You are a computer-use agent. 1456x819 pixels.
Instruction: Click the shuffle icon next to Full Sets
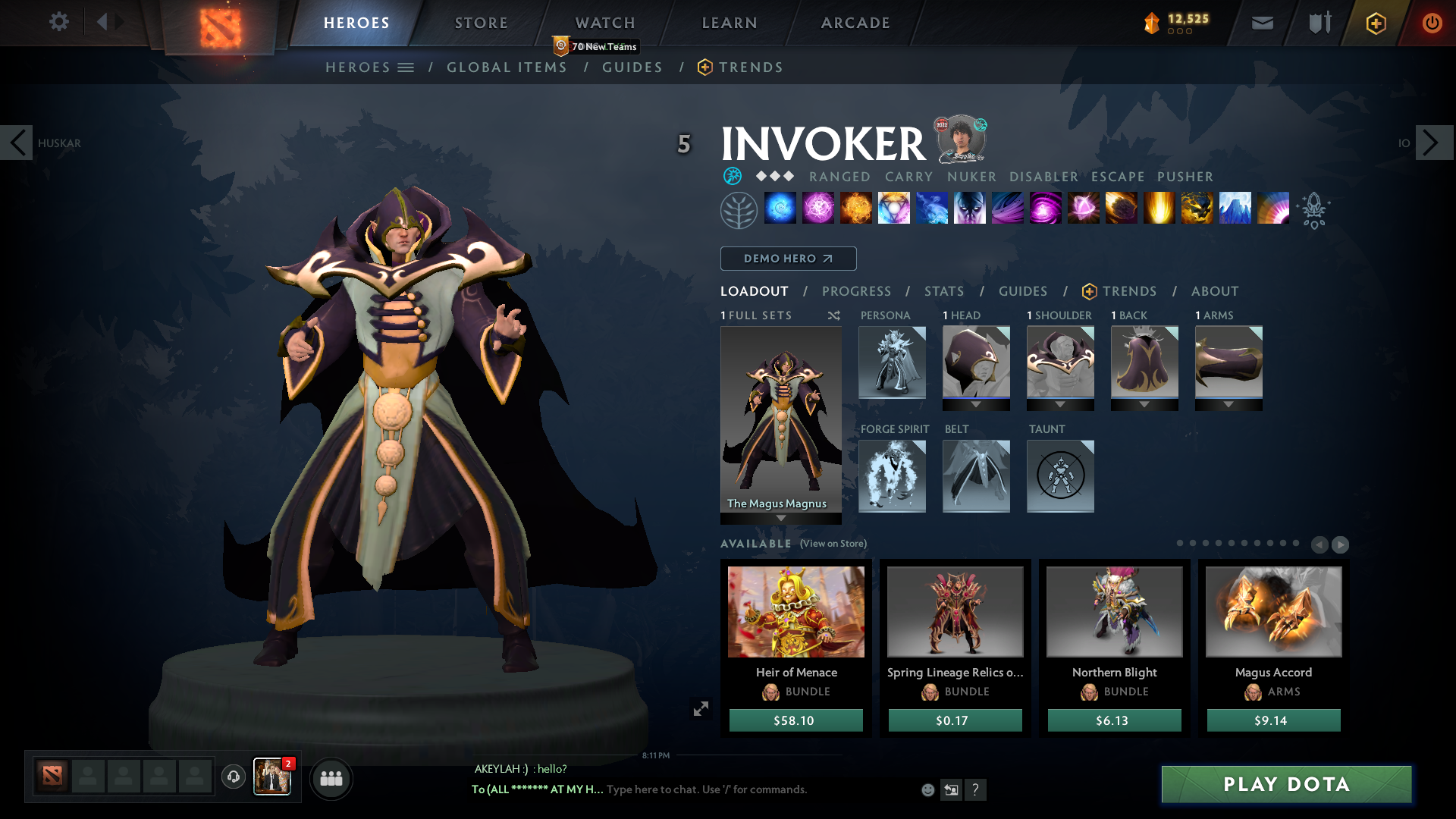coord(833,315)
